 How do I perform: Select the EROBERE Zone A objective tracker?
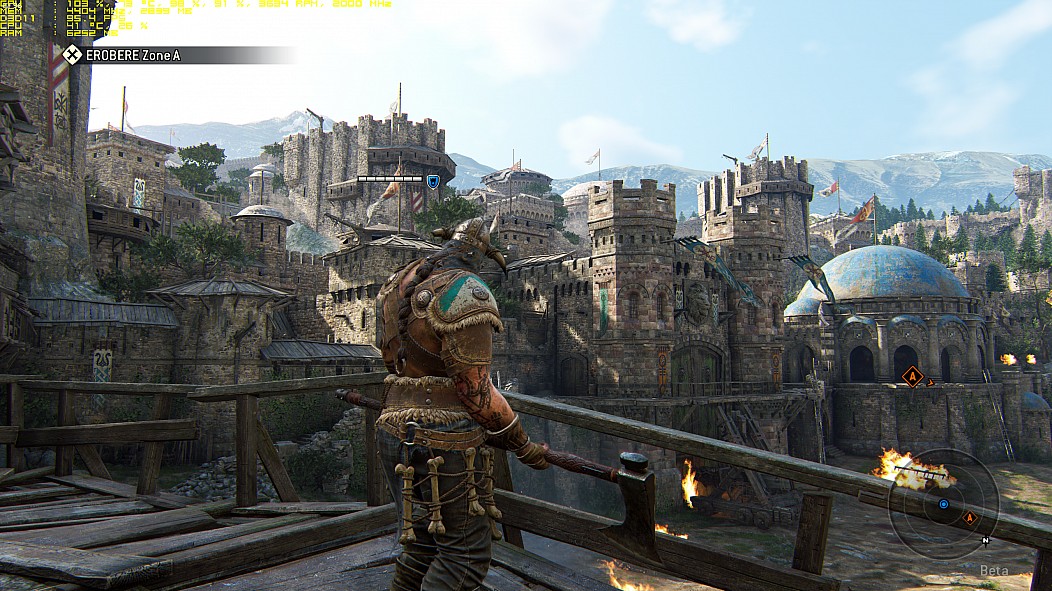pyautogui.click(x=130, y=55)
